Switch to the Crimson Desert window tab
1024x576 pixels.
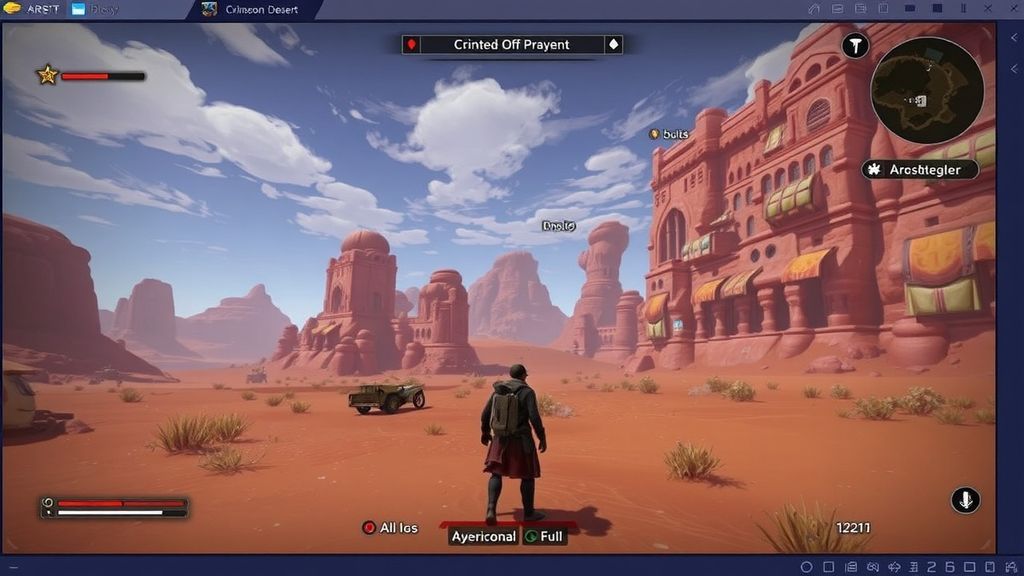click(257, 10)
